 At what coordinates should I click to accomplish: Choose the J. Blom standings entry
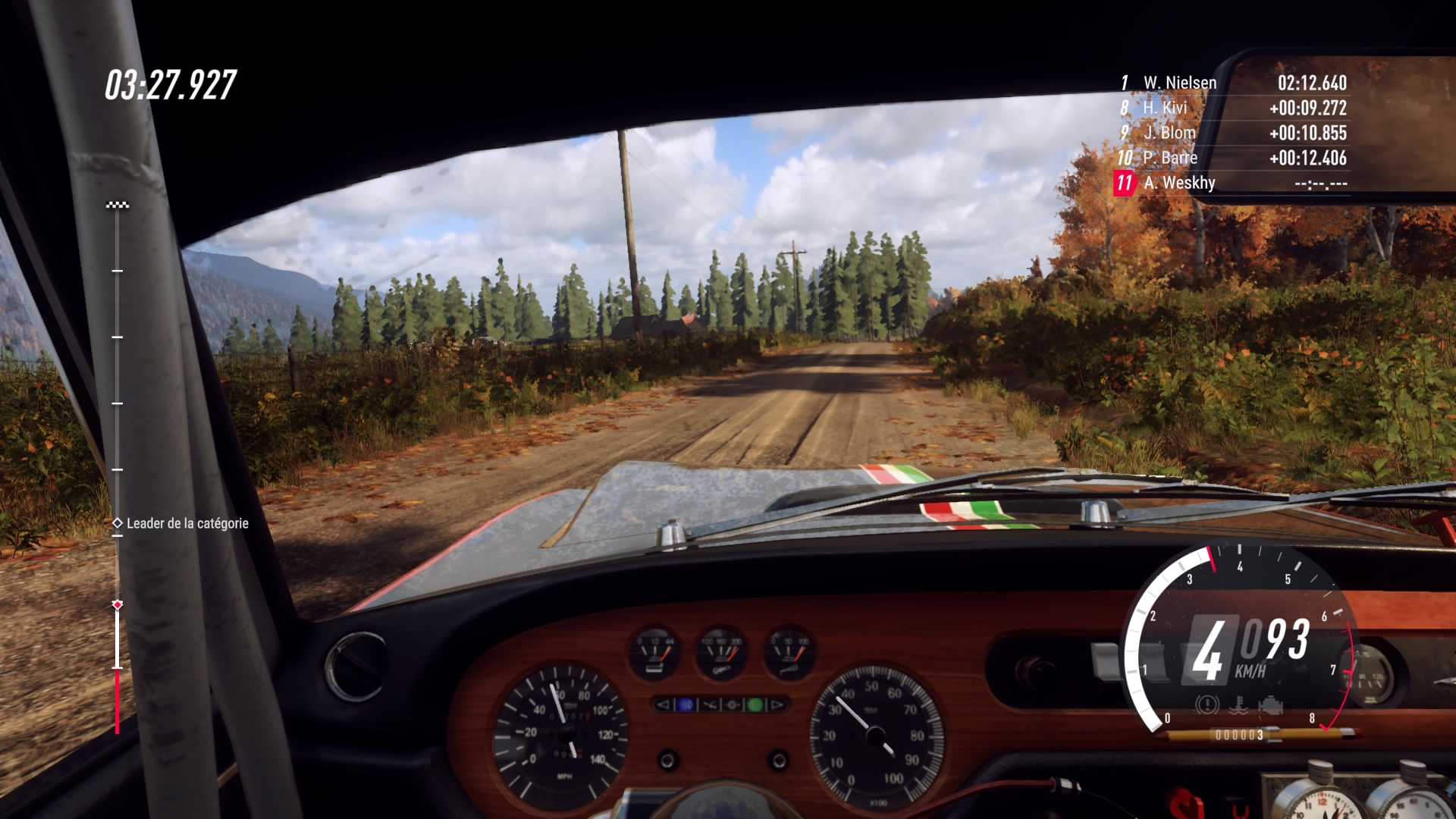[x=1232, y=133]
